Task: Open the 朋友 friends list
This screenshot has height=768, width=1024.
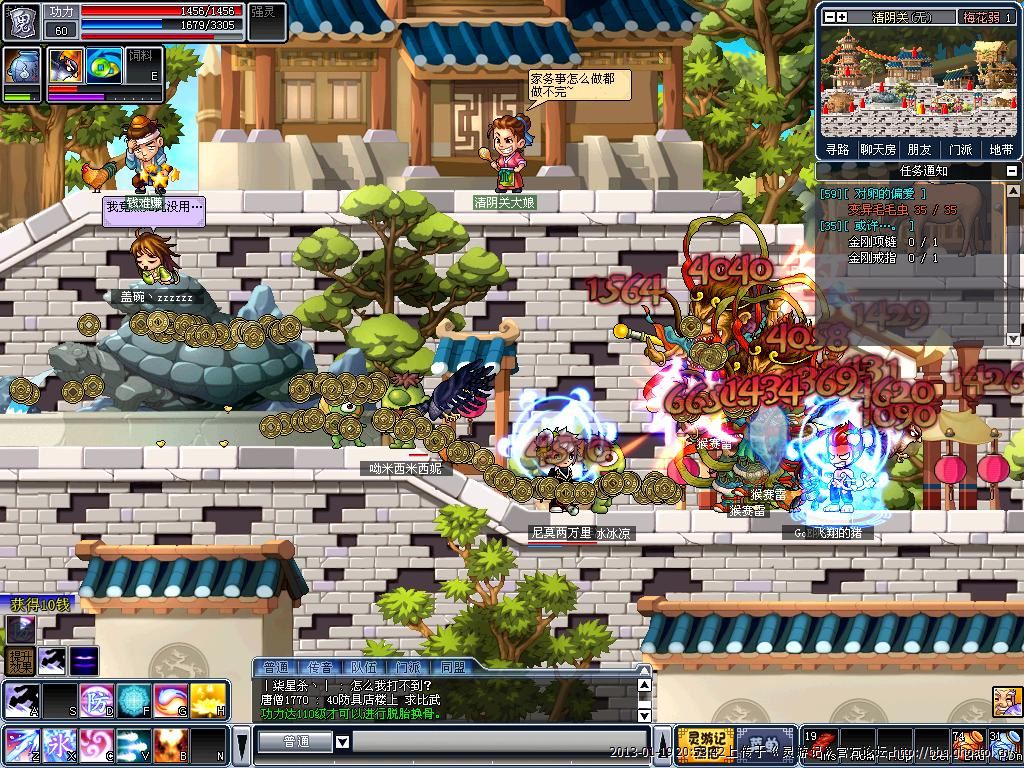Action: 919,150
